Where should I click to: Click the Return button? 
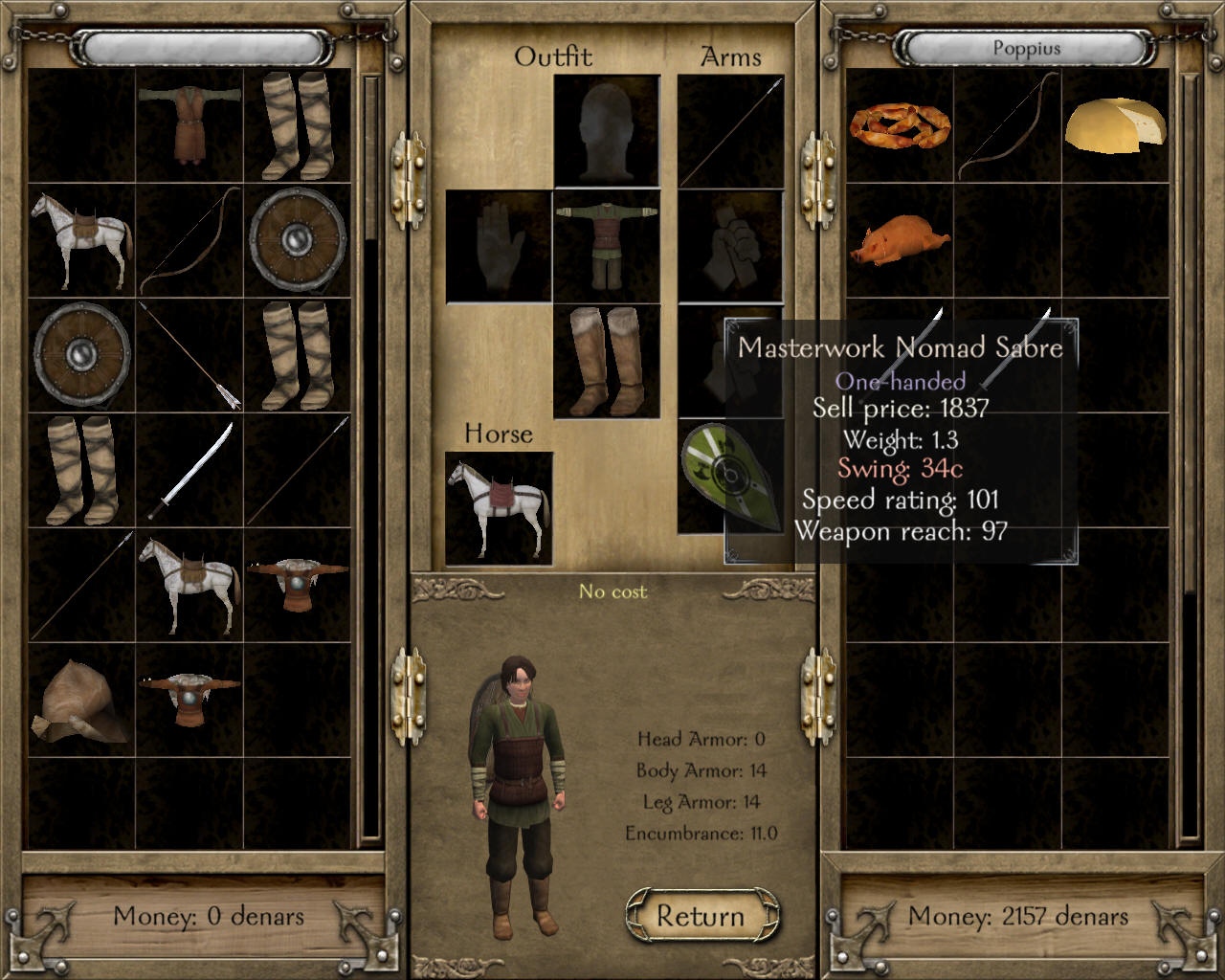point(701,916)
